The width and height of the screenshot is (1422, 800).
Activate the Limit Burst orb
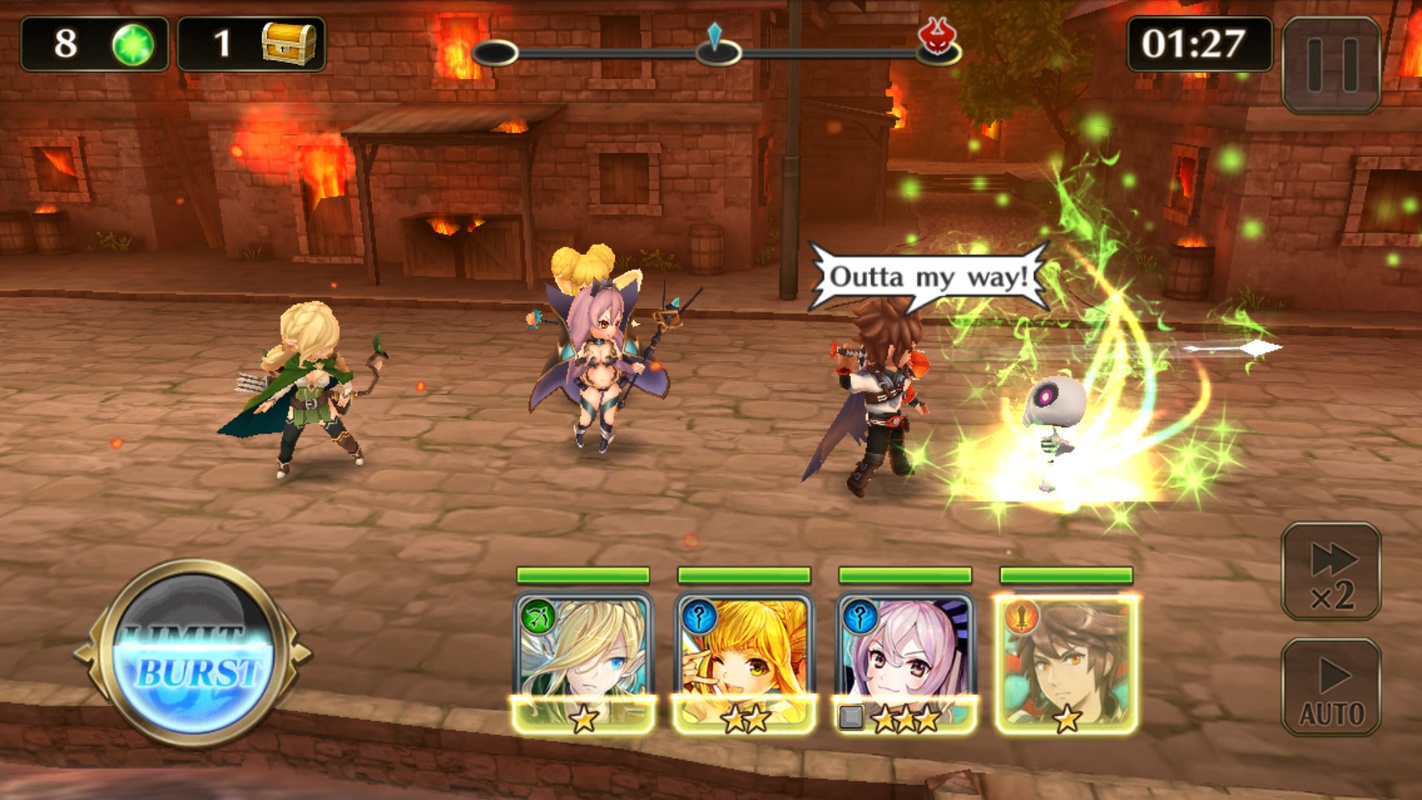click(191, 654)
